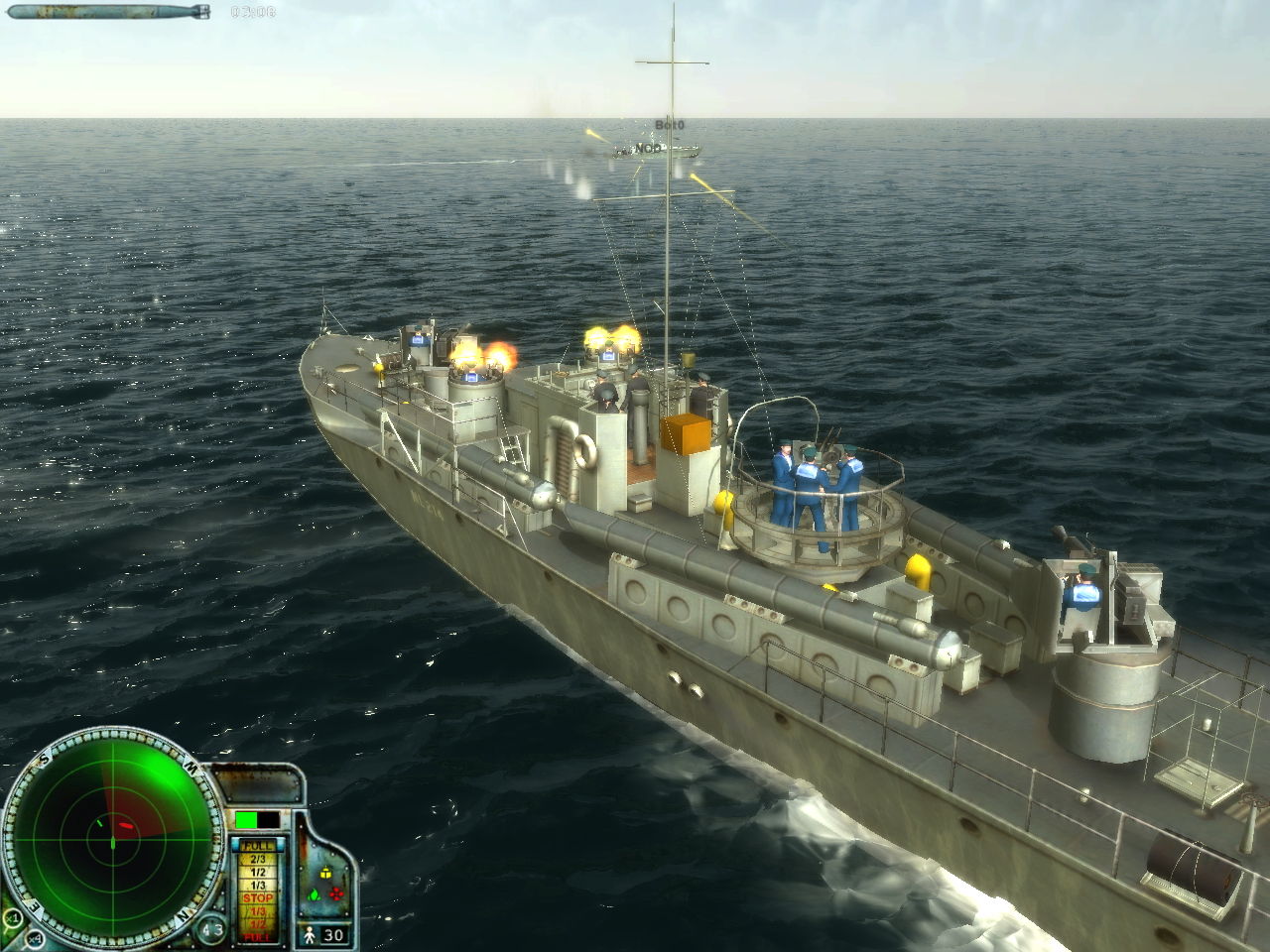Viewport: 1270px width, 952px height.
Task: Click the yellow lantern damage indicator icon
Action: [x=325, y=875]
